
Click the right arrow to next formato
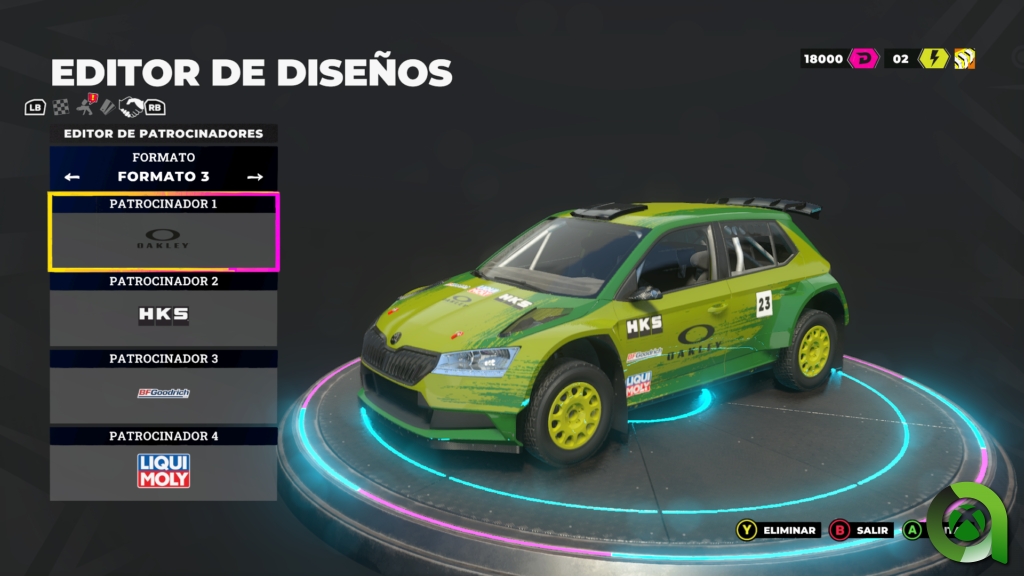[x=255, y=177]
